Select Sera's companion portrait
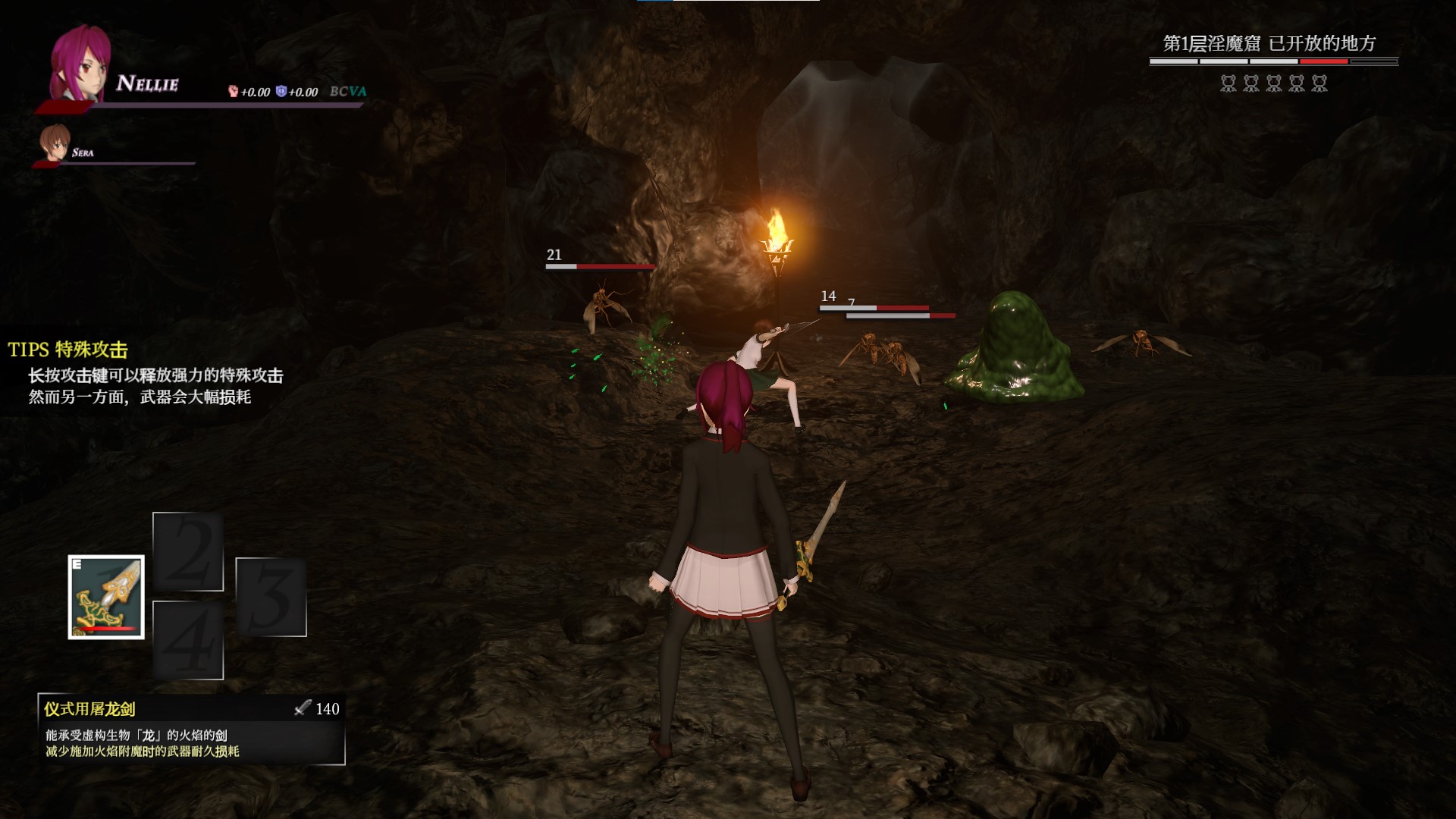 tap(55, 143)
